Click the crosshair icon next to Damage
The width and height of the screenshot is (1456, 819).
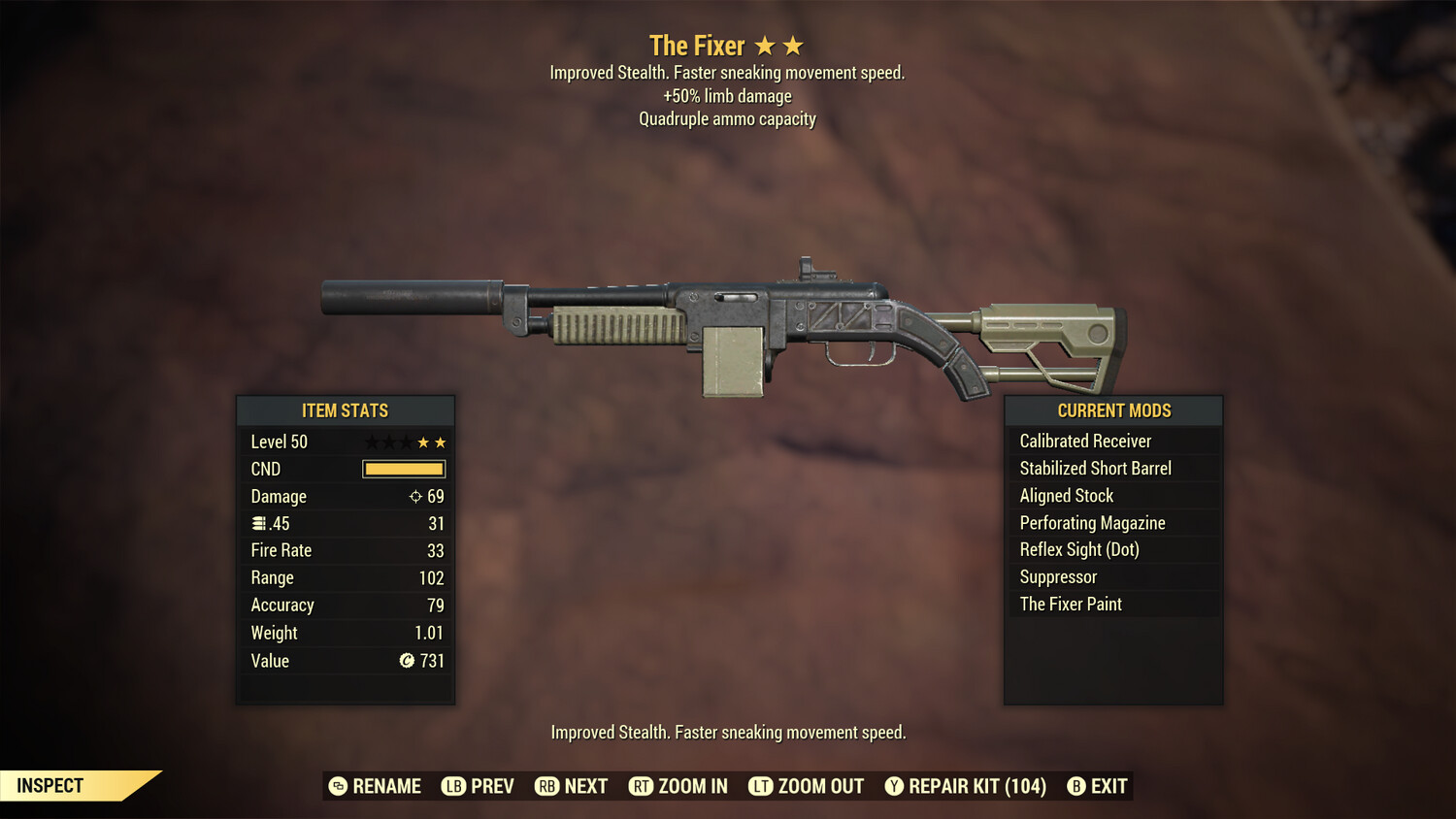point(416,496)
